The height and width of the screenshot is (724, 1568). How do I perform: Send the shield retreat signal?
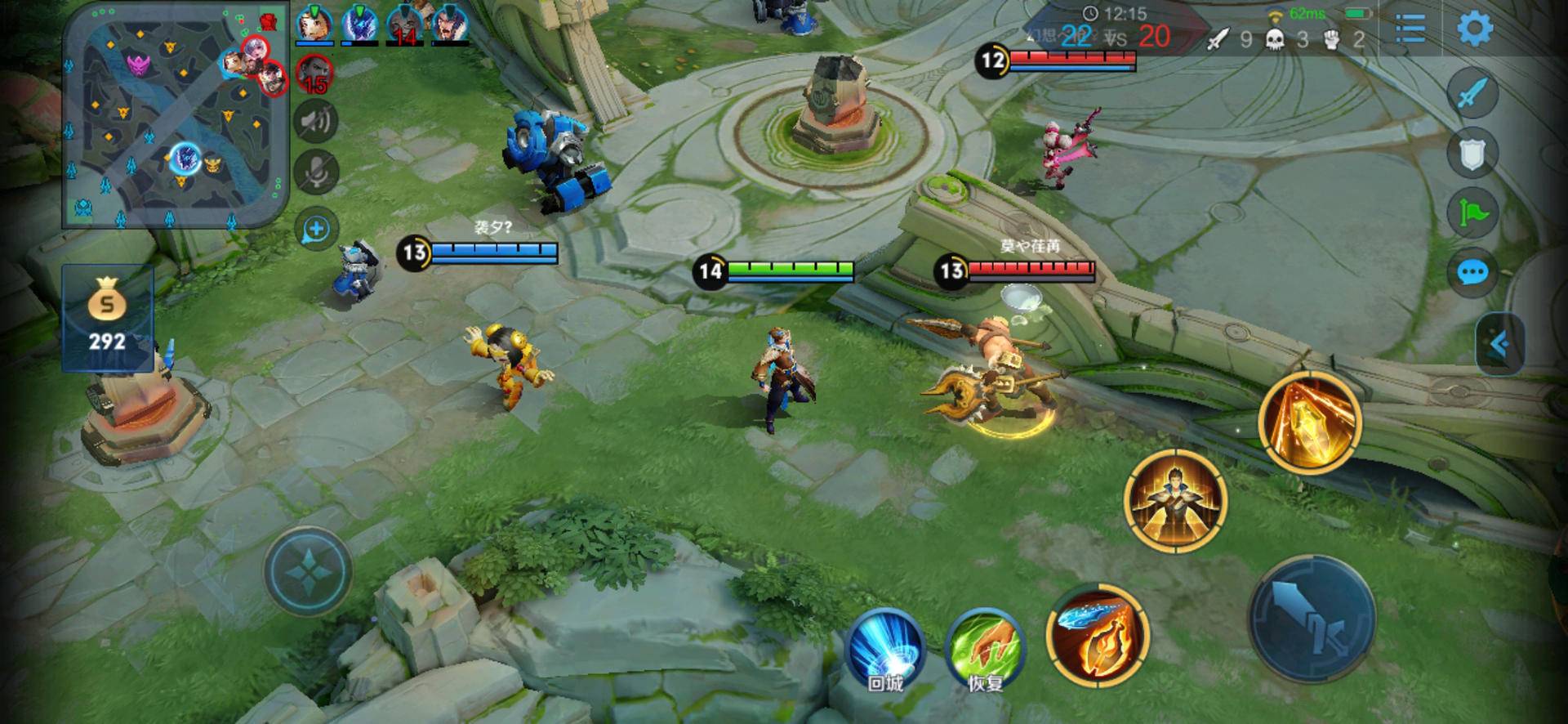tap(1472, 154)
